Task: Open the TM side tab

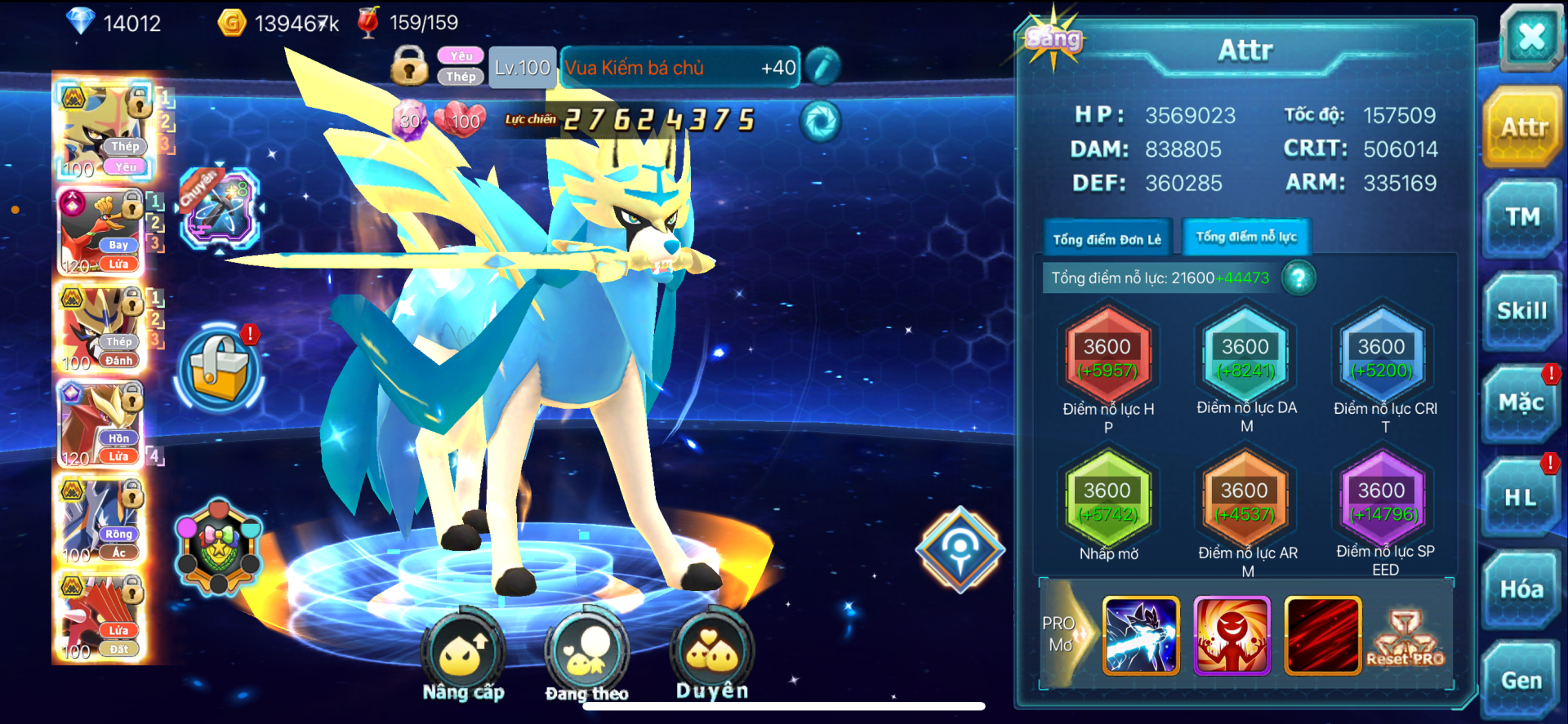Action: (1522, 218)
